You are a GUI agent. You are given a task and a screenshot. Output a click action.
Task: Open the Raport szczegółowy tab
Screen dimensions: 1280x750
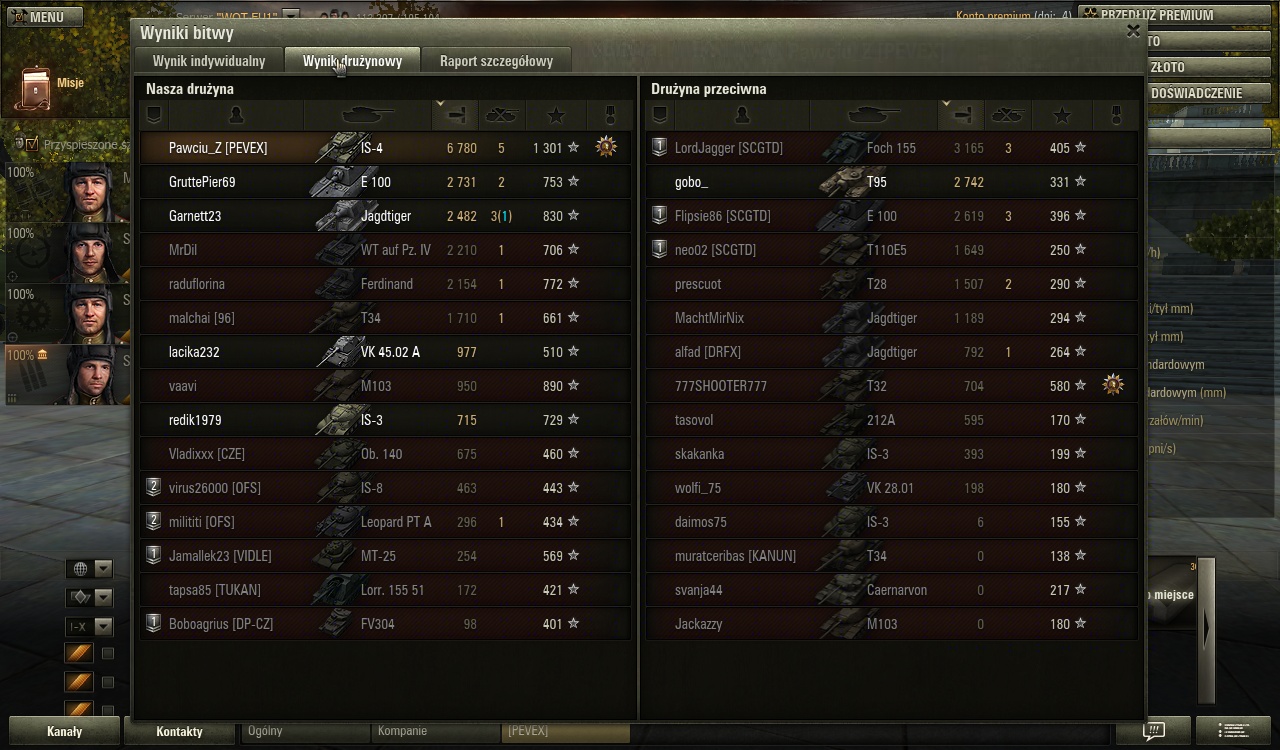point(496,61)
